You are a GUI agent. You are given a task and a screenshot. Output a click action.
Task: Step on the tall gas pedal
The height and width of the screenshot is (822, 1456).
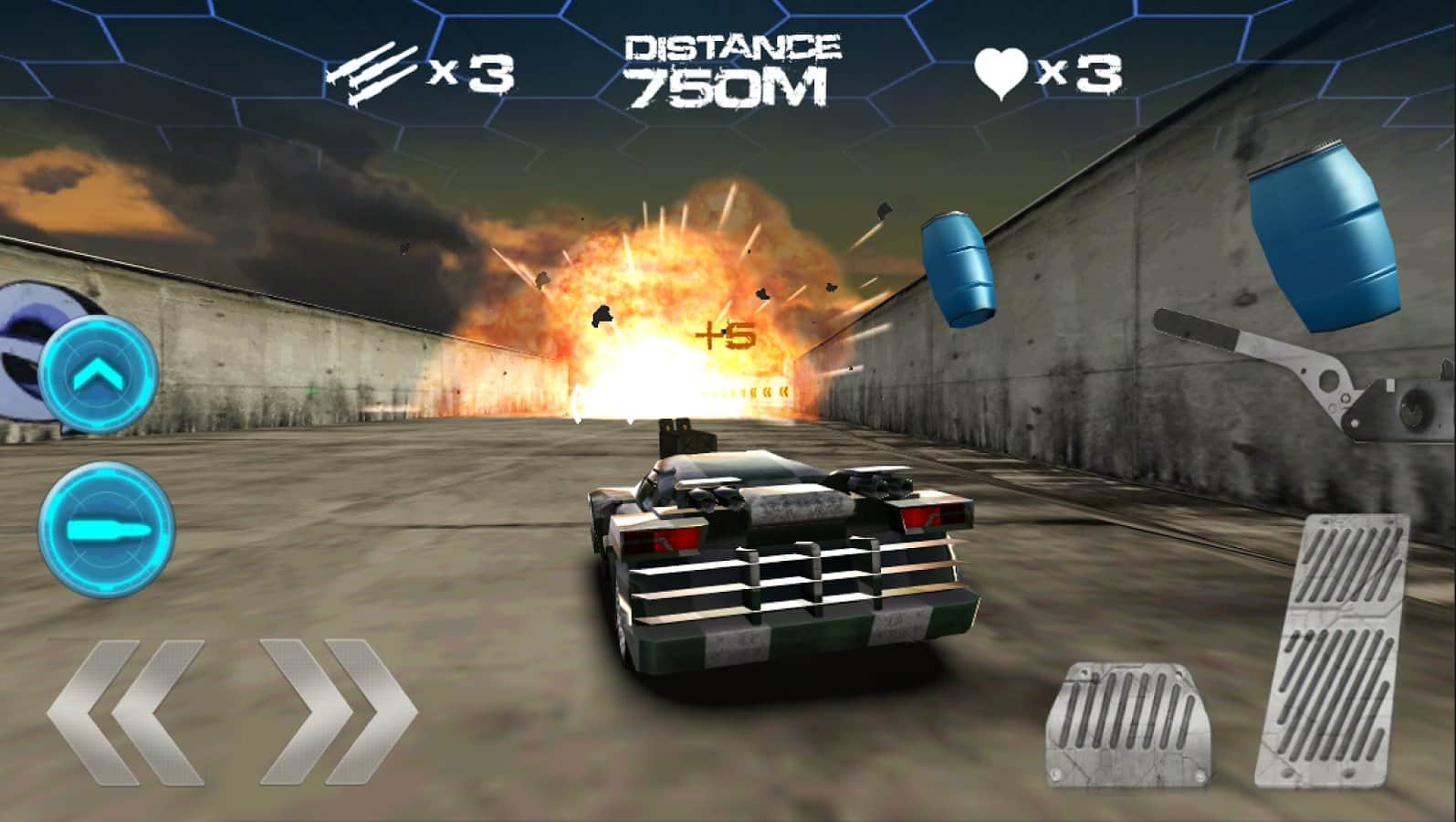pyautogui.click(x=1334, y=649)
